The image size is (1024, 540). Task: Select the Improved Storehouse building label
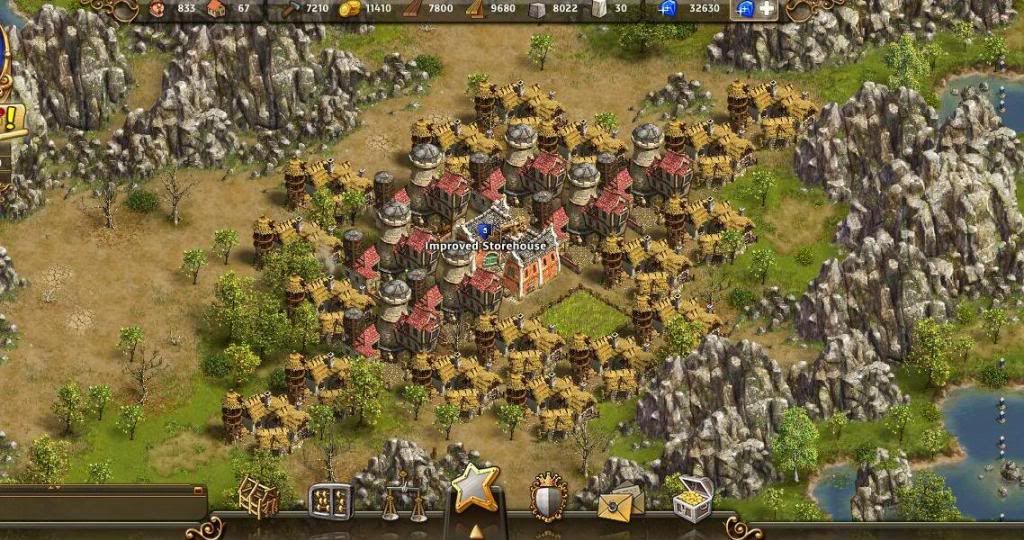pos(486,245)
